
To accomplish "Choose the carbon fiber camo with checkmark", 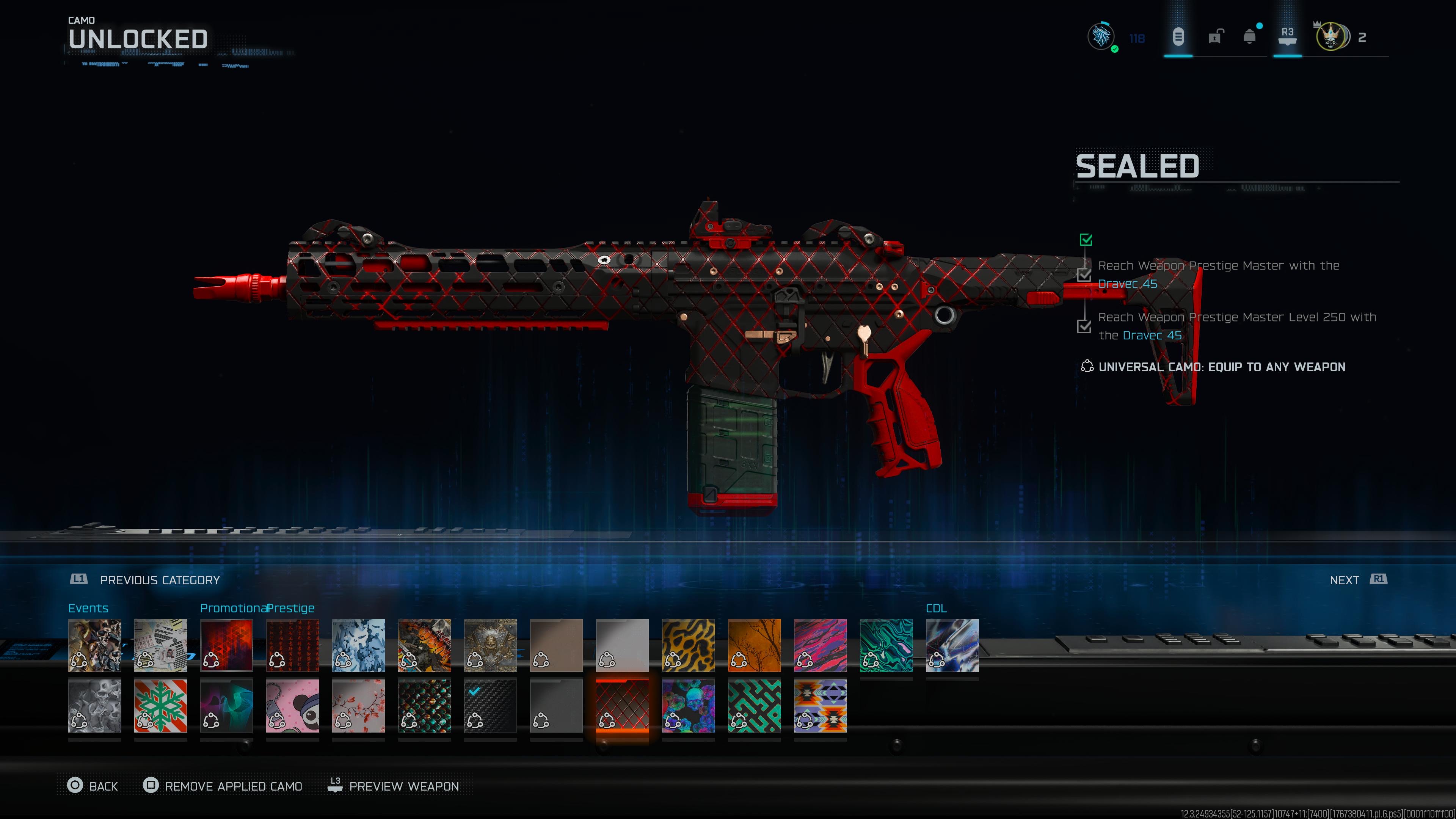I will click(x=490, y=705).
